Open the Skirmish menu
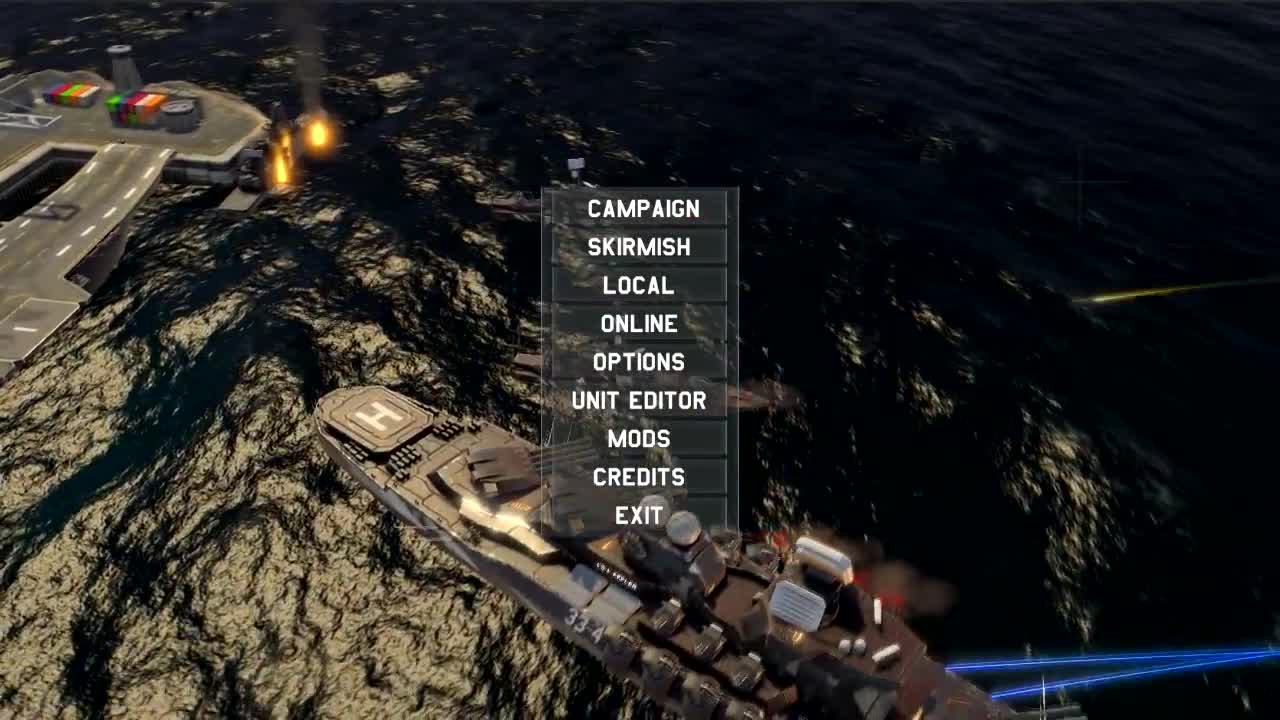This screenshot has height=720, width=1280. coord(640,248)
